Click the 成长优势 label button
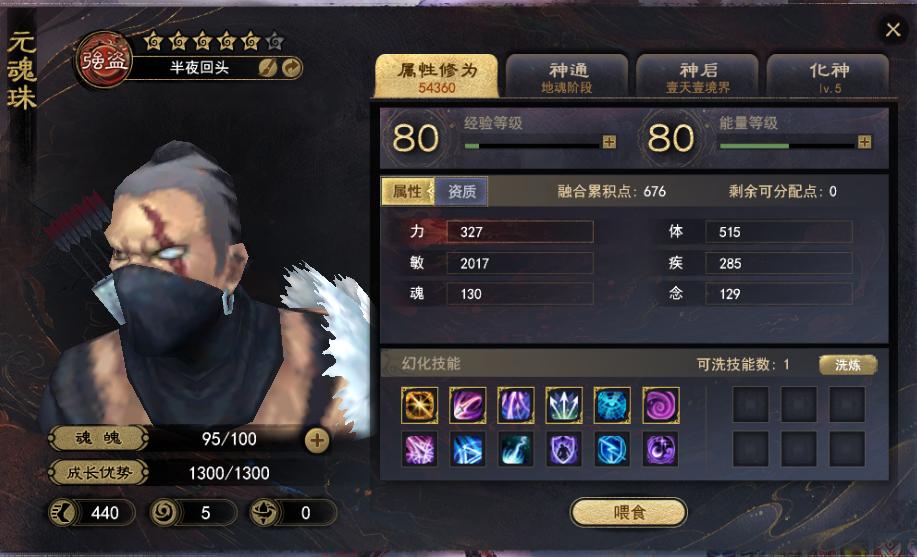This screenshot has width=917, height=557. coord(98,473)
